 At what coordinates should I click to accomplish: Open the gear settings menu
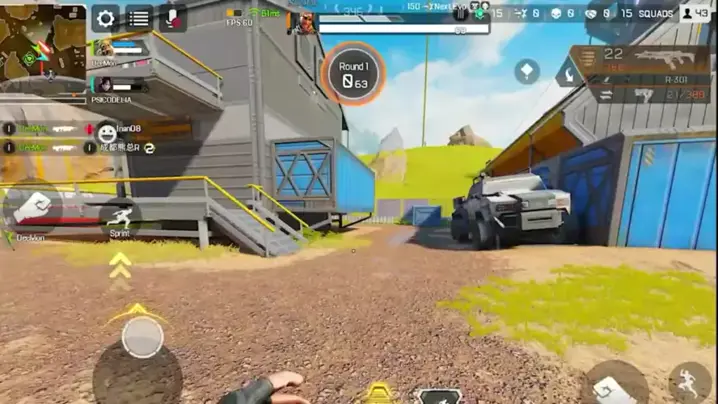[x=105, y=18]
